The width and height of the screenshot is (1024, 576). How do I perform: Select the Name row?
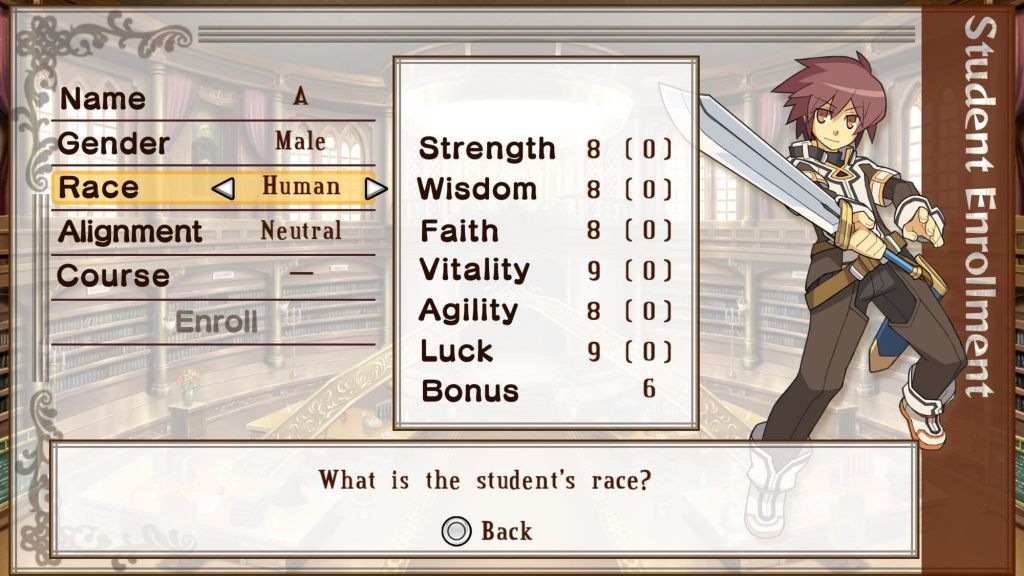coord(213,98)
